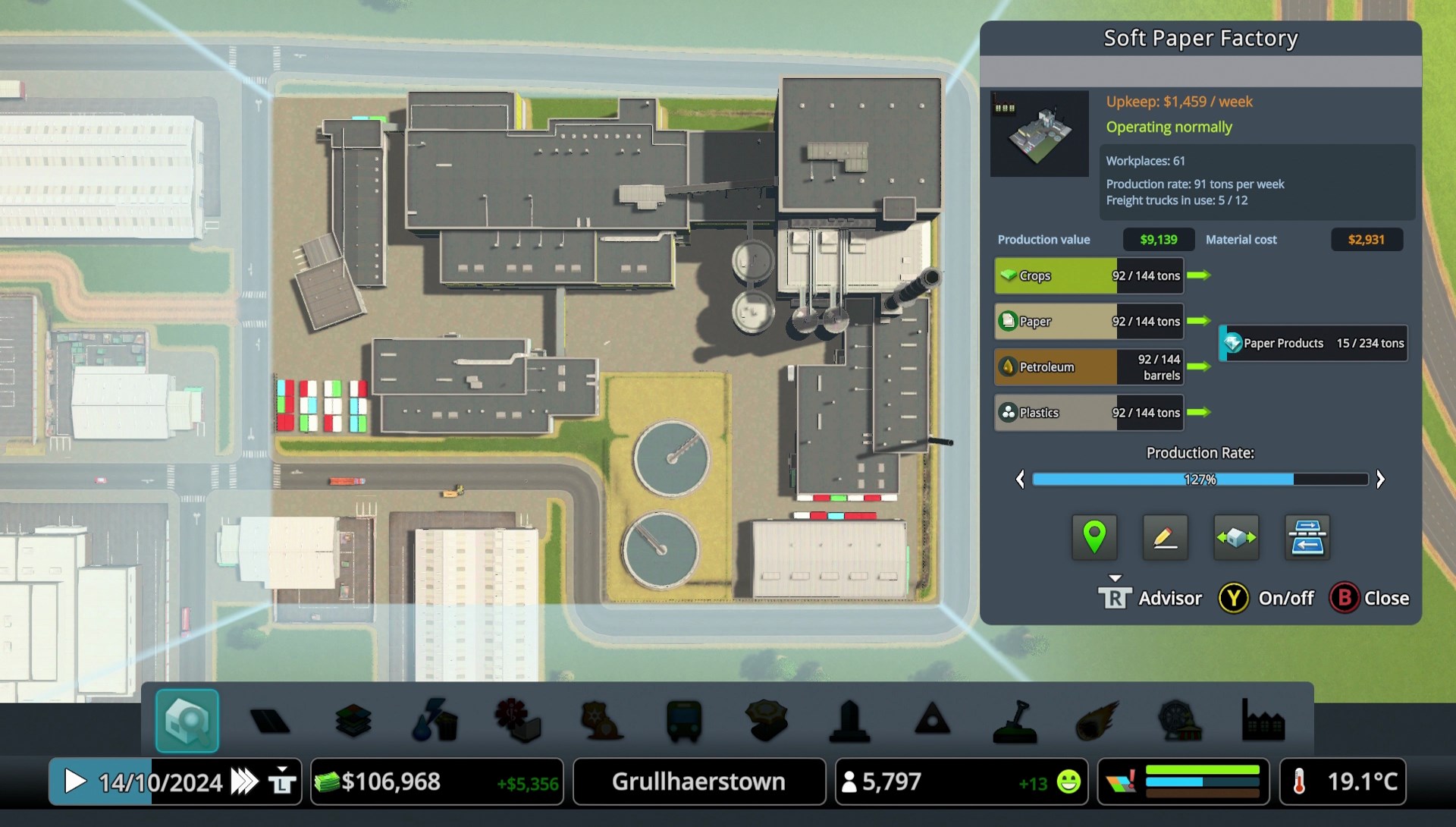
Task: Open the landscaping shovel menu
Action: 1015,720
